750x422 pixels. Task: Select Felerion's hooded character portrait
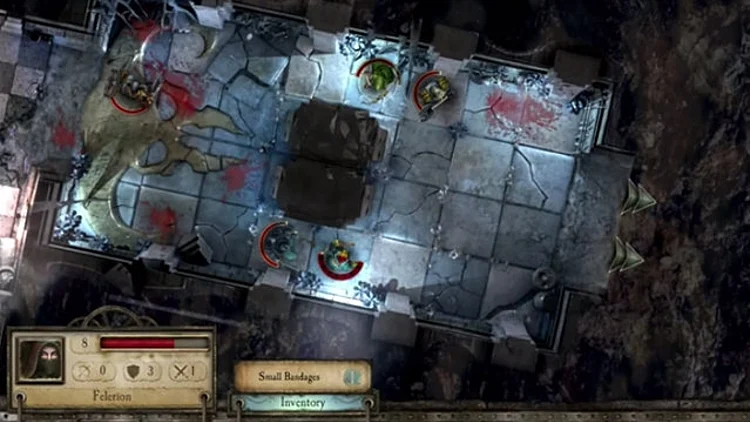(x=40, y=358)
